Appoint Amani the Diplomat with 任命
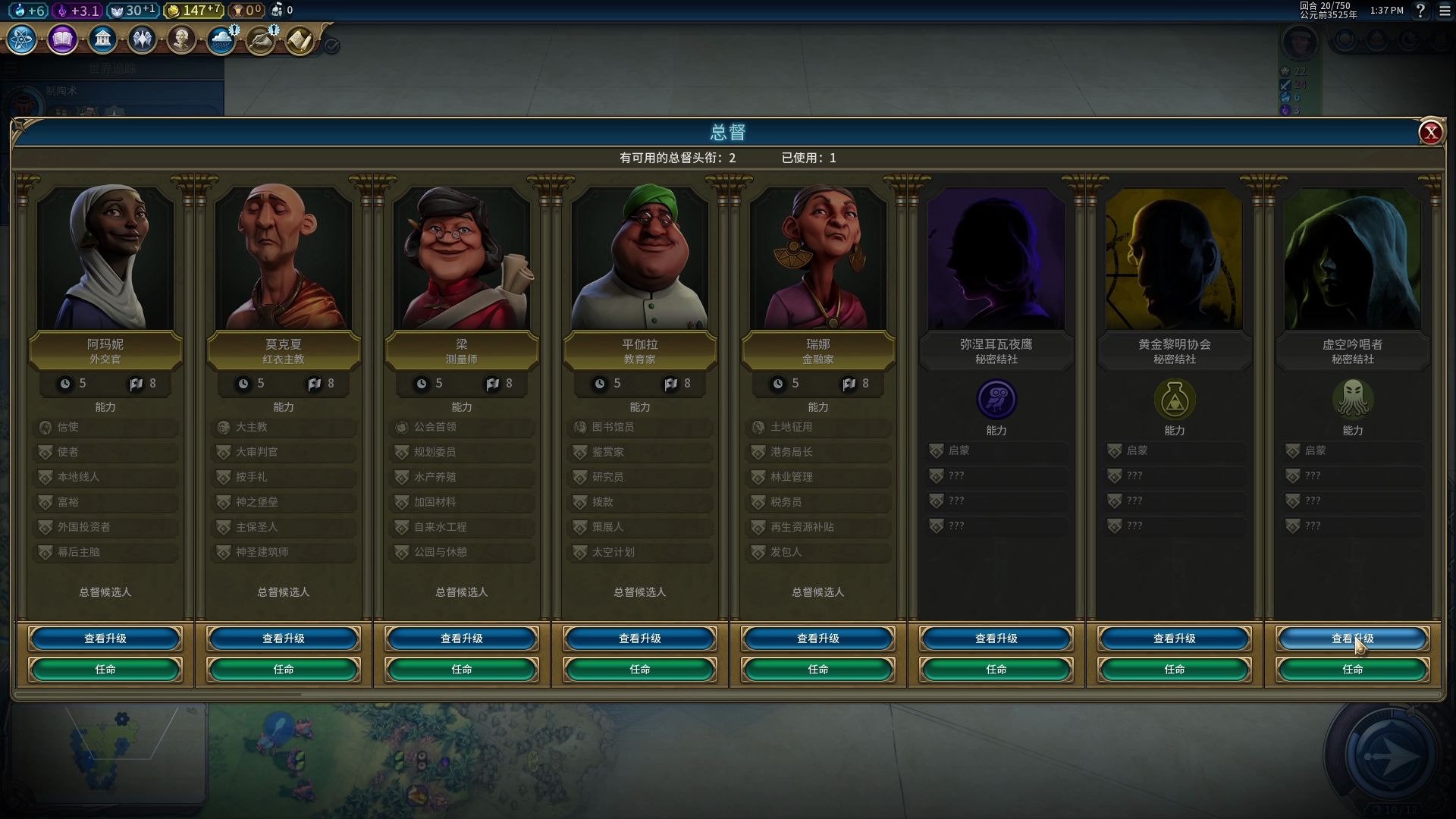 tap(105, 670)
